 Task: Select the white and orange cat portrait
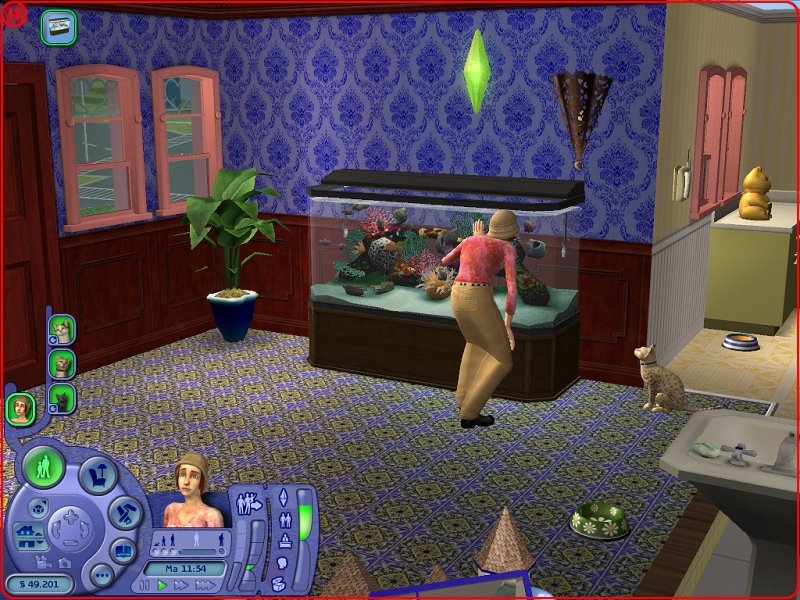click(62, 328)
